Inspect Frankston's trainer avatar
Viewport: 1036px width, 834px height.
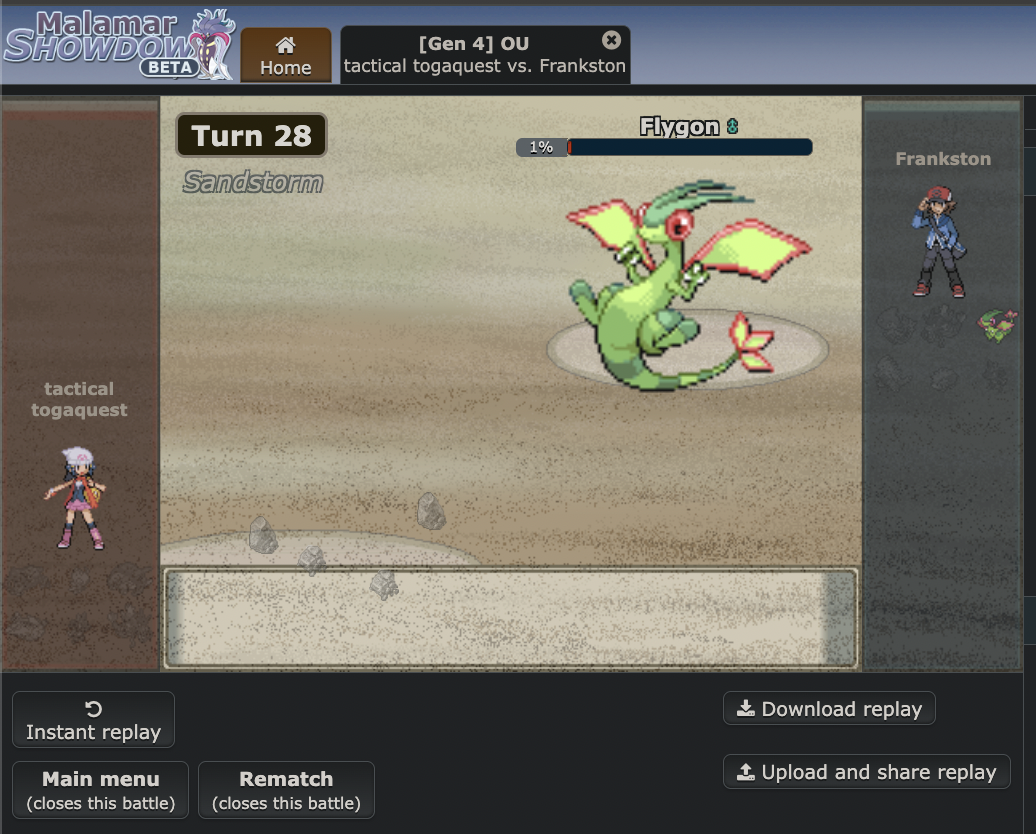[x=939, y=241]
